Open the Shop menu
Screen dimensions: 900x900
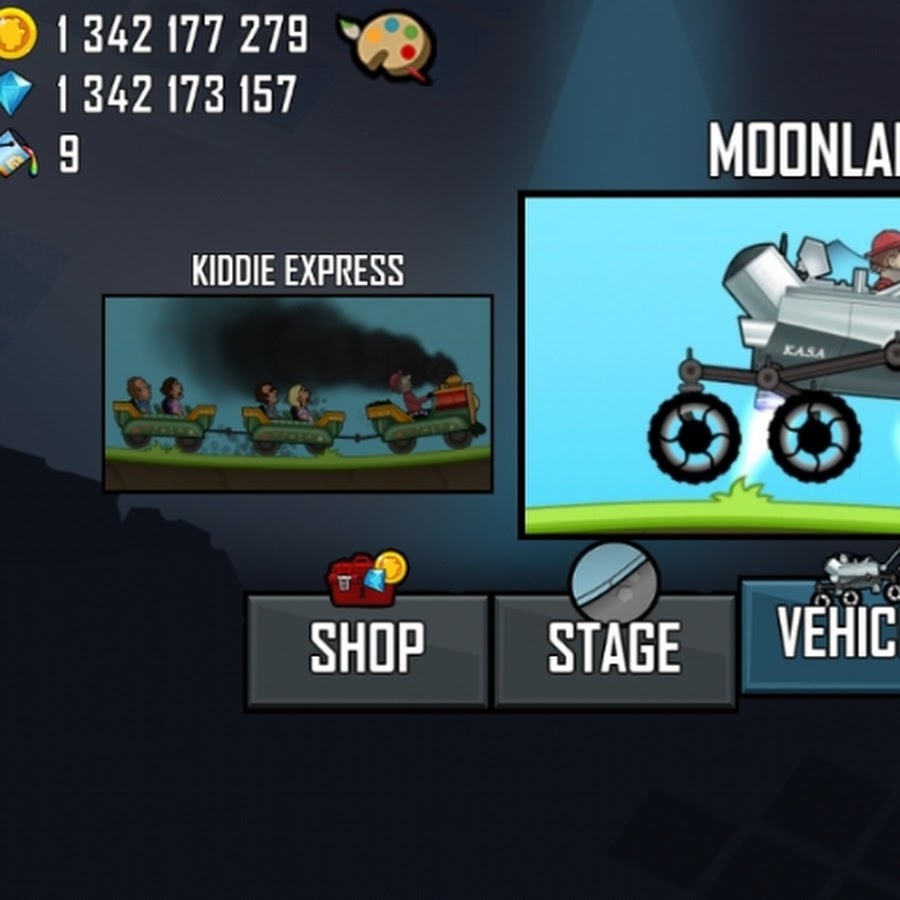[x=367, y=650]
